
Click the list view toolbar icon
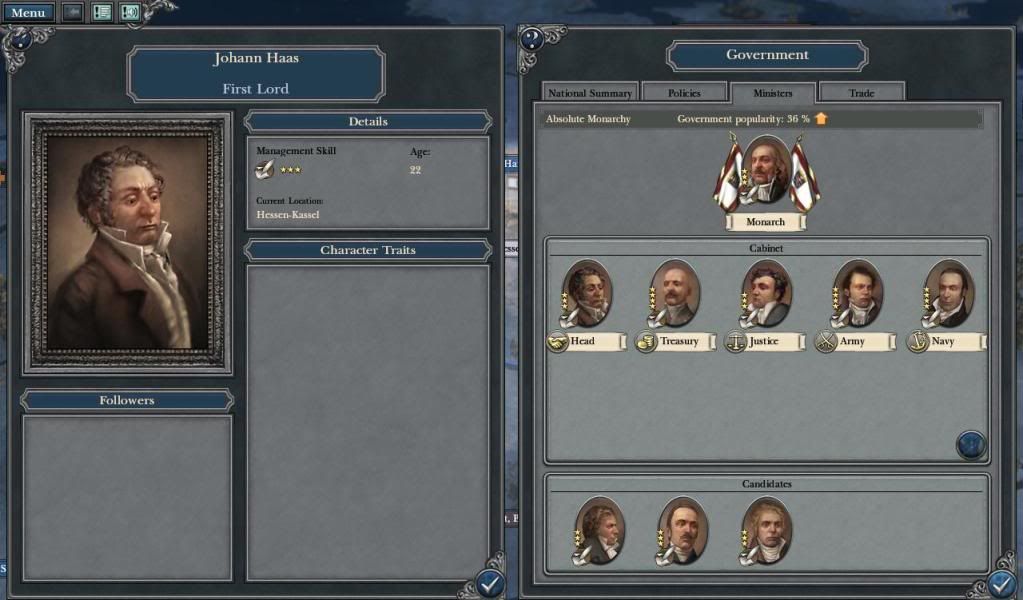(102, 13)
